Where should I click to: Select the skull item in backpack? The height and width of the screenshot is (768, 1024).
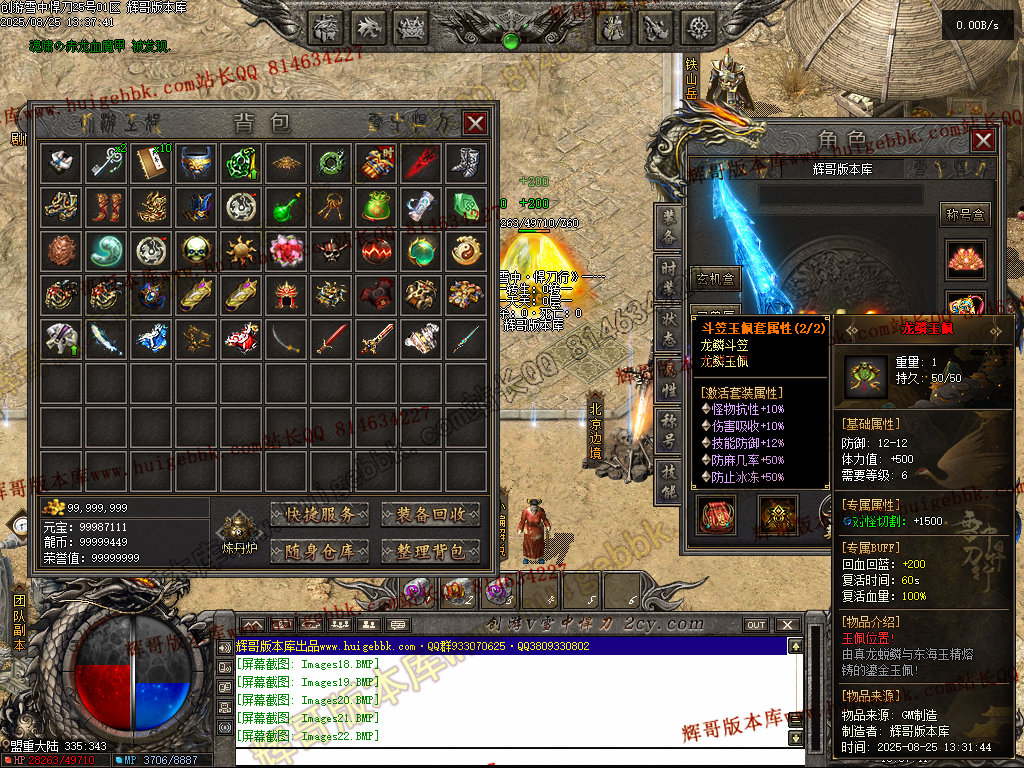coord(196,250)
